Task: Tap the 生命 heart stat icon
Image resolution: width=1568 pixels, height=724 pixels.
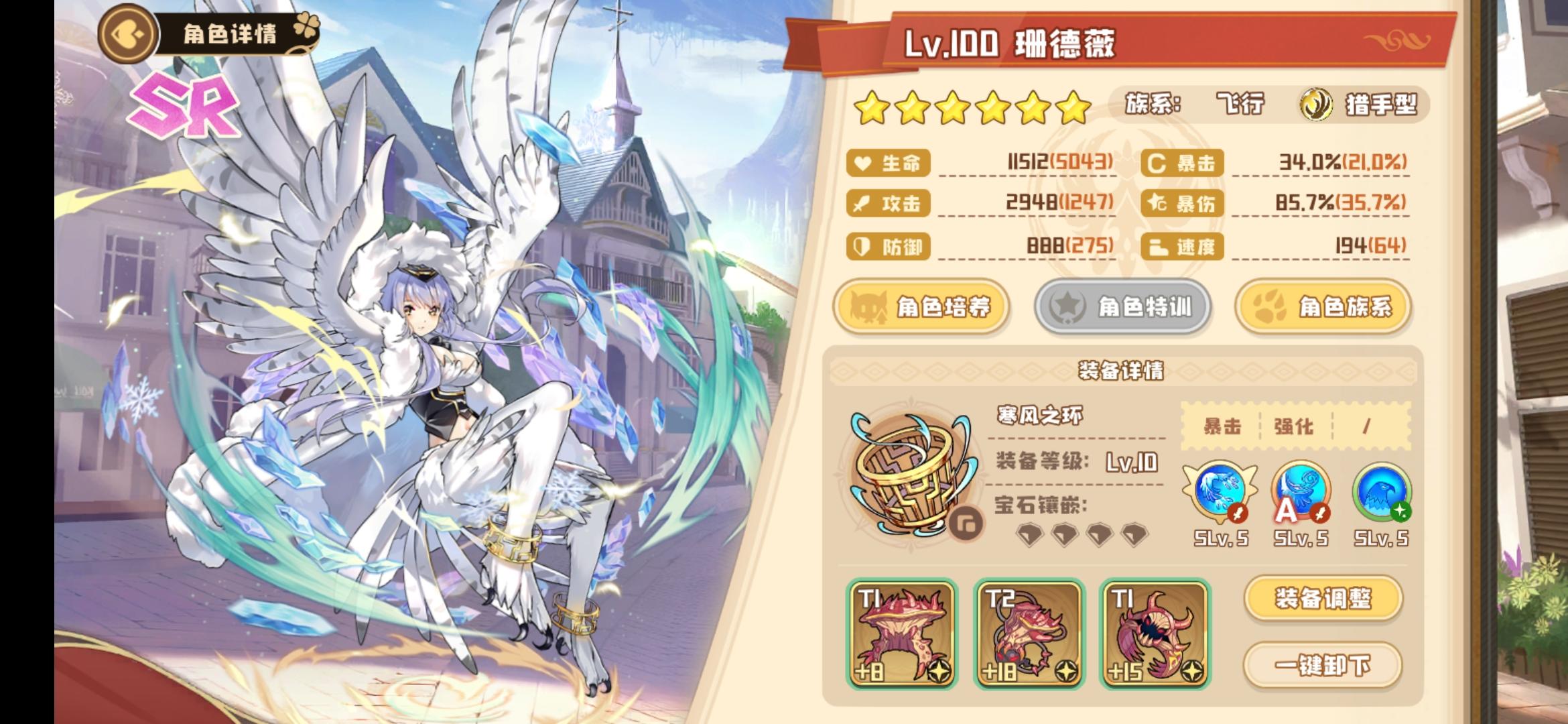Action: (x=864, y=163)
